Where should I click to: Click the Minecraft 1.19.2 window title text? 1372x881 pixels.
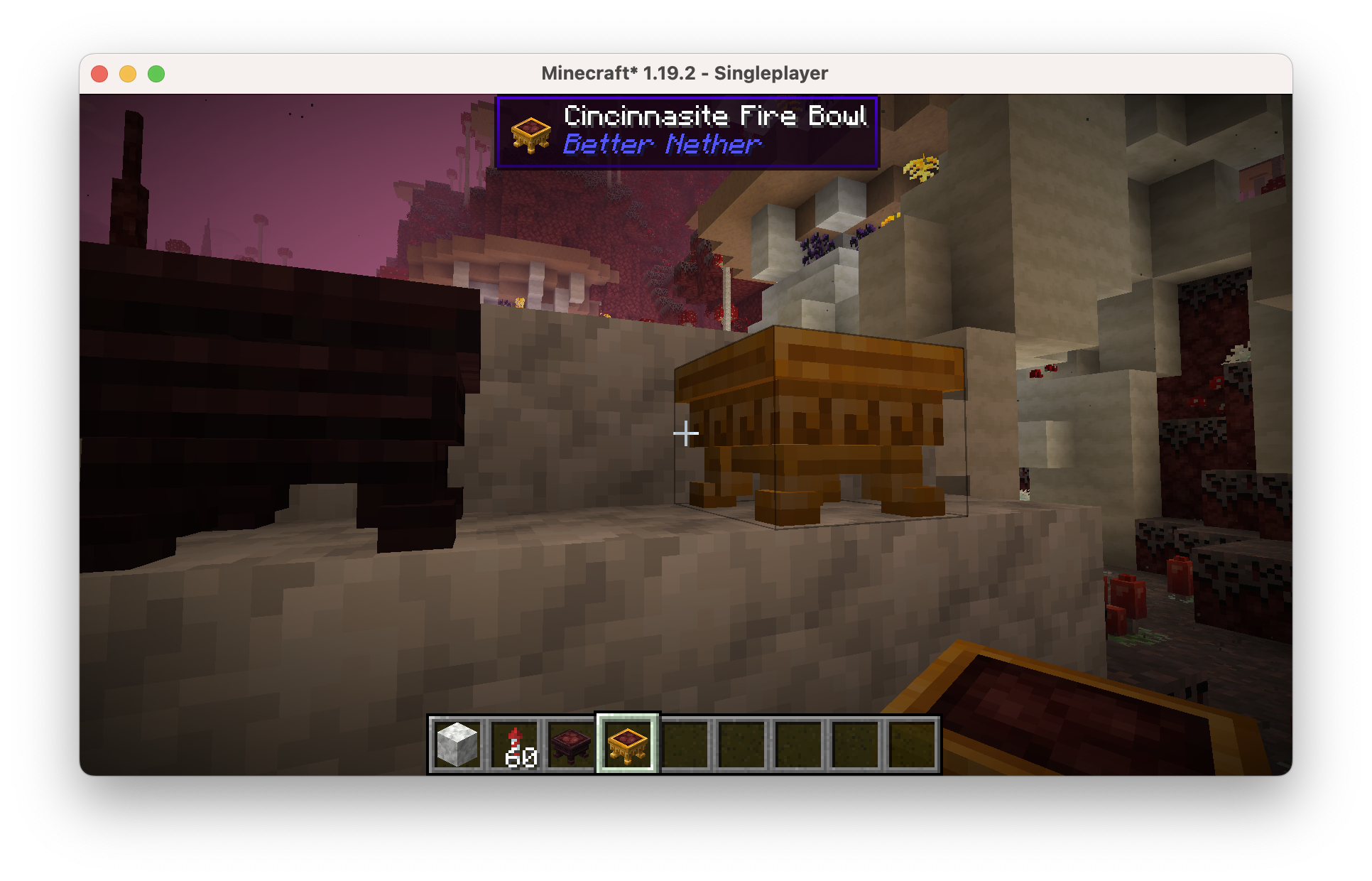point(686,72)
